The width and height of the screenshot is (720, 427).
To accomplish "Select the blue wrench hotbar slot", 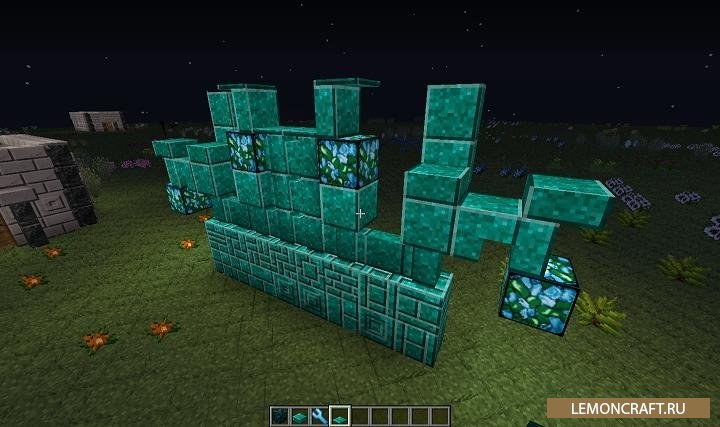I will pyautogui.click(x=318, y=415).
